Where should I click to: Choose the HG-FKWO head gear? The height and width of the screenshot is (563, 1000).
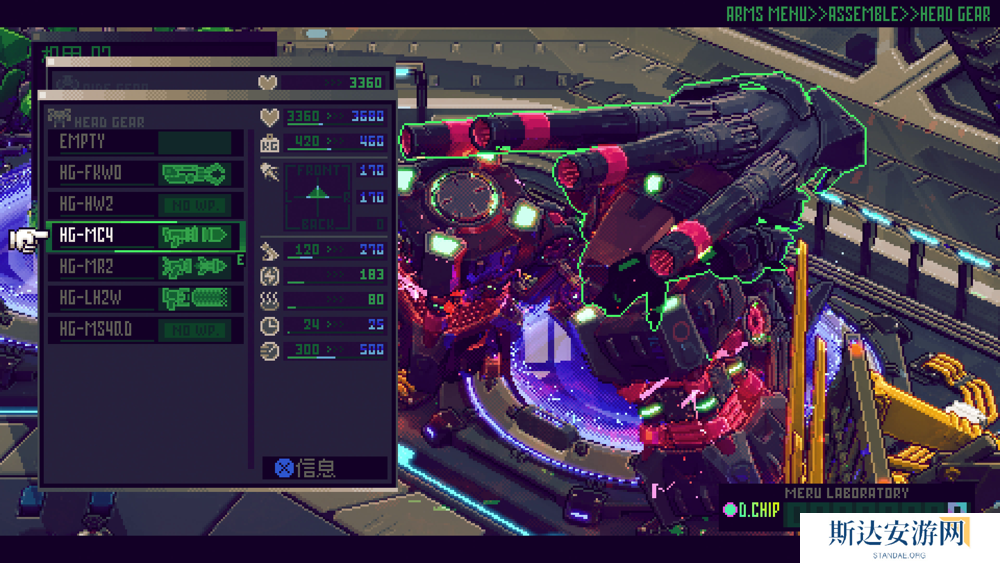(x=145, y=174)
